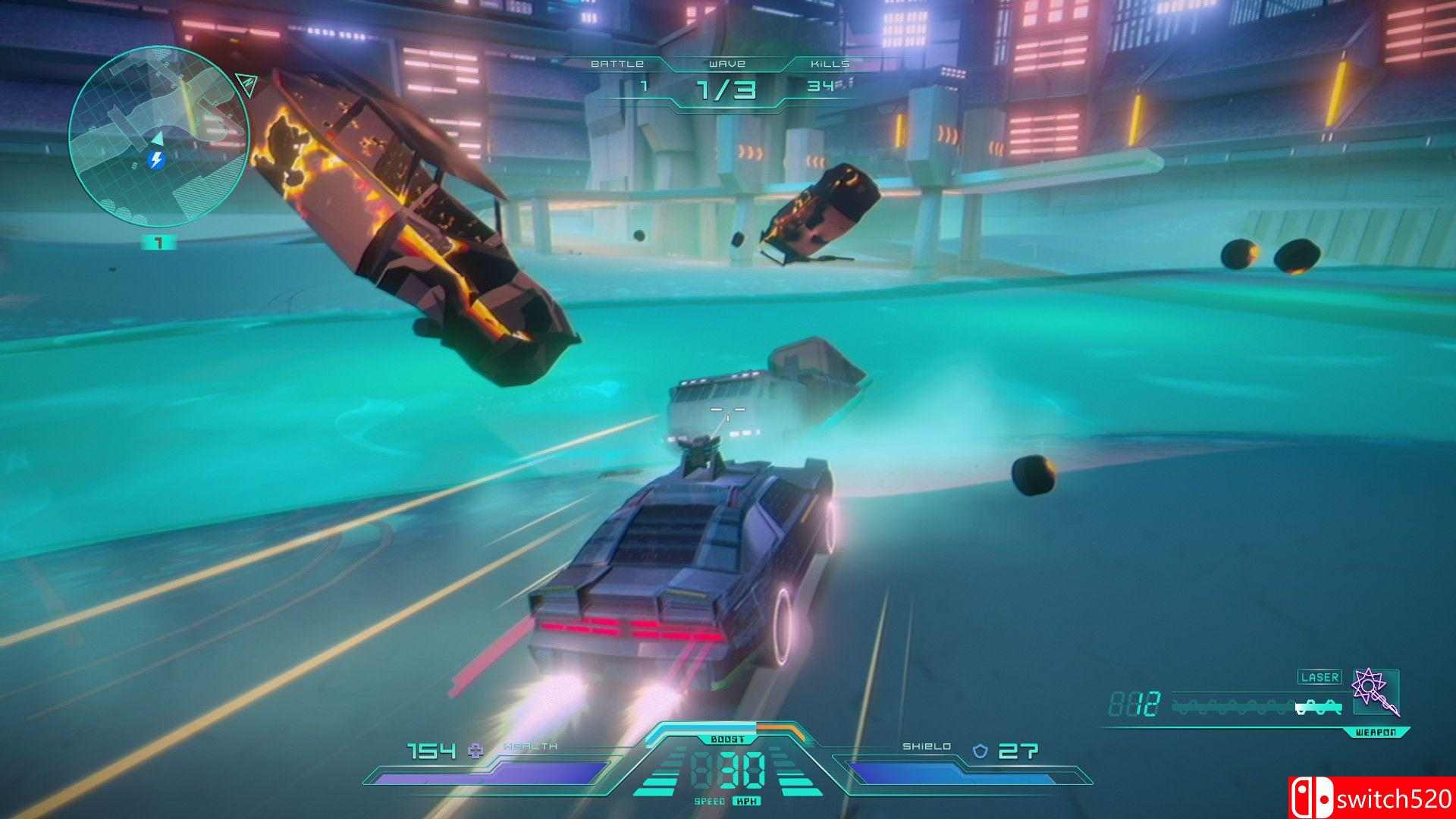Viewport: 1456px width, 819px height.
Task: Select the laser weapon icon
Action: coord(1376,693)
